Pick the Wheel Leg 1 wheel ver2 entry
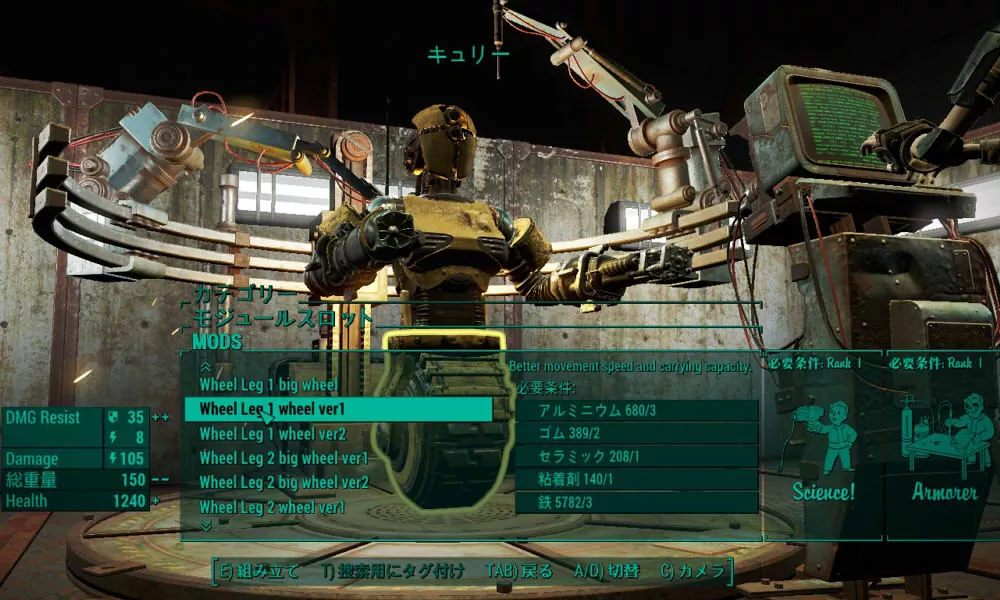The width and height of the screenshot is (1000, 600). [272, 434]
